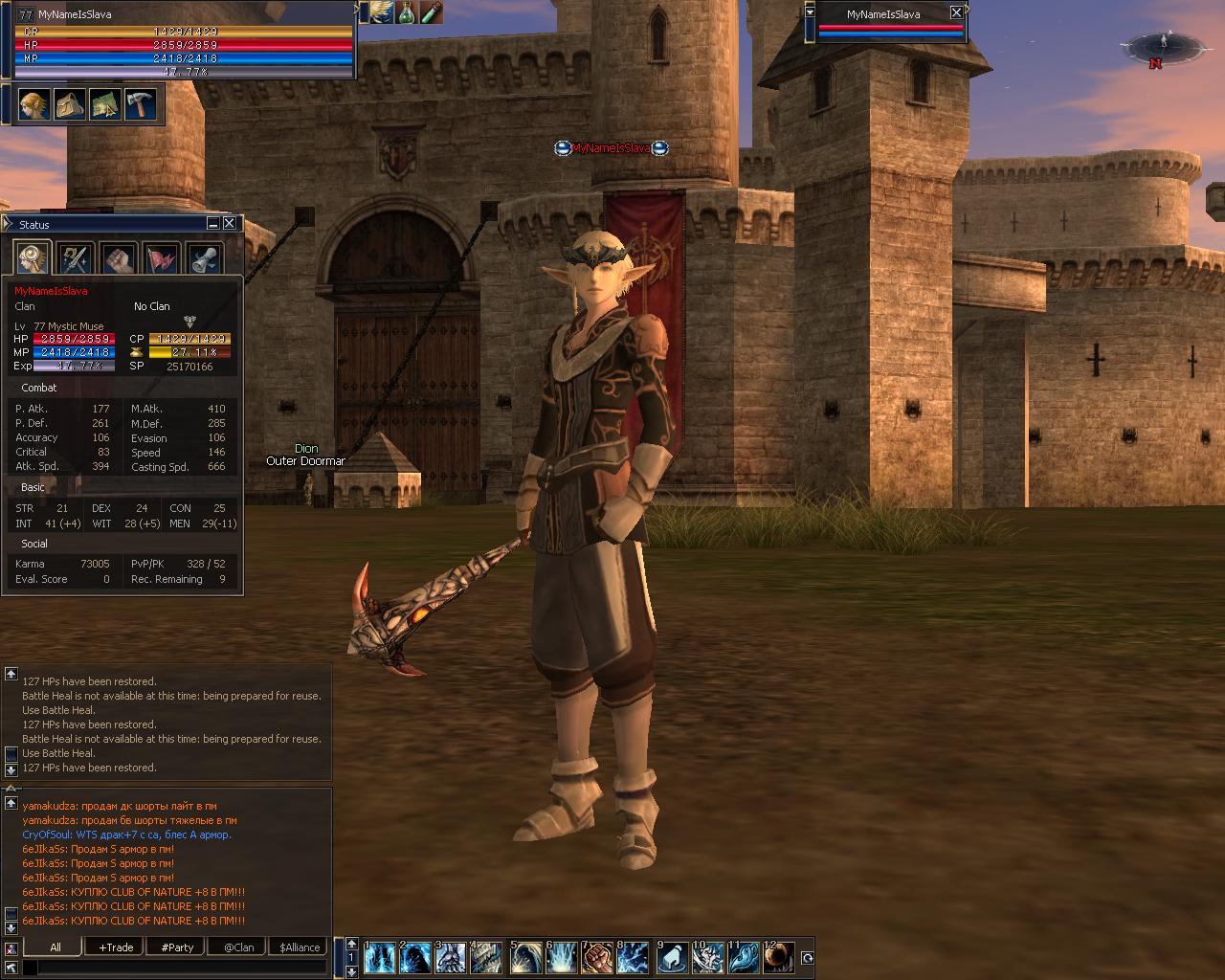
Task: Use the dark orb skill in slot 12
Action: click(777, 957)
